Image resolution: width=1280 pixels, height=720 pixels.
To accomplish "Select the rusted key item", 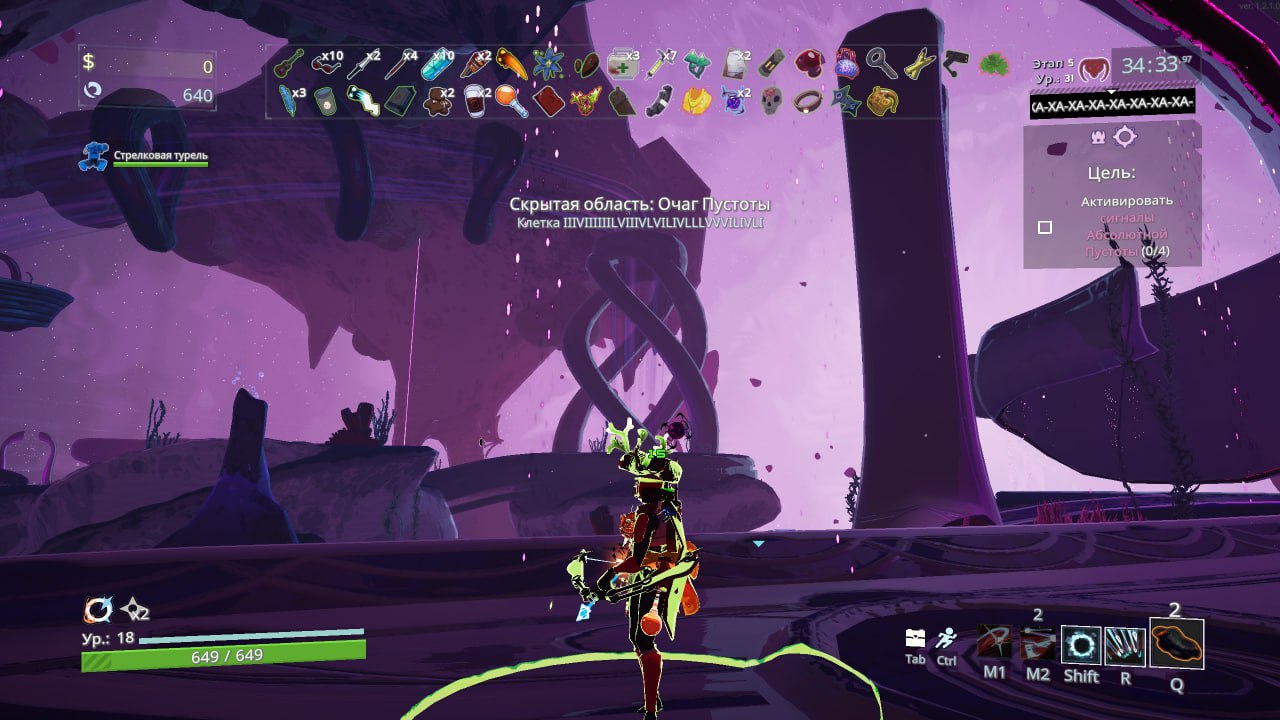I will (882, 64).
